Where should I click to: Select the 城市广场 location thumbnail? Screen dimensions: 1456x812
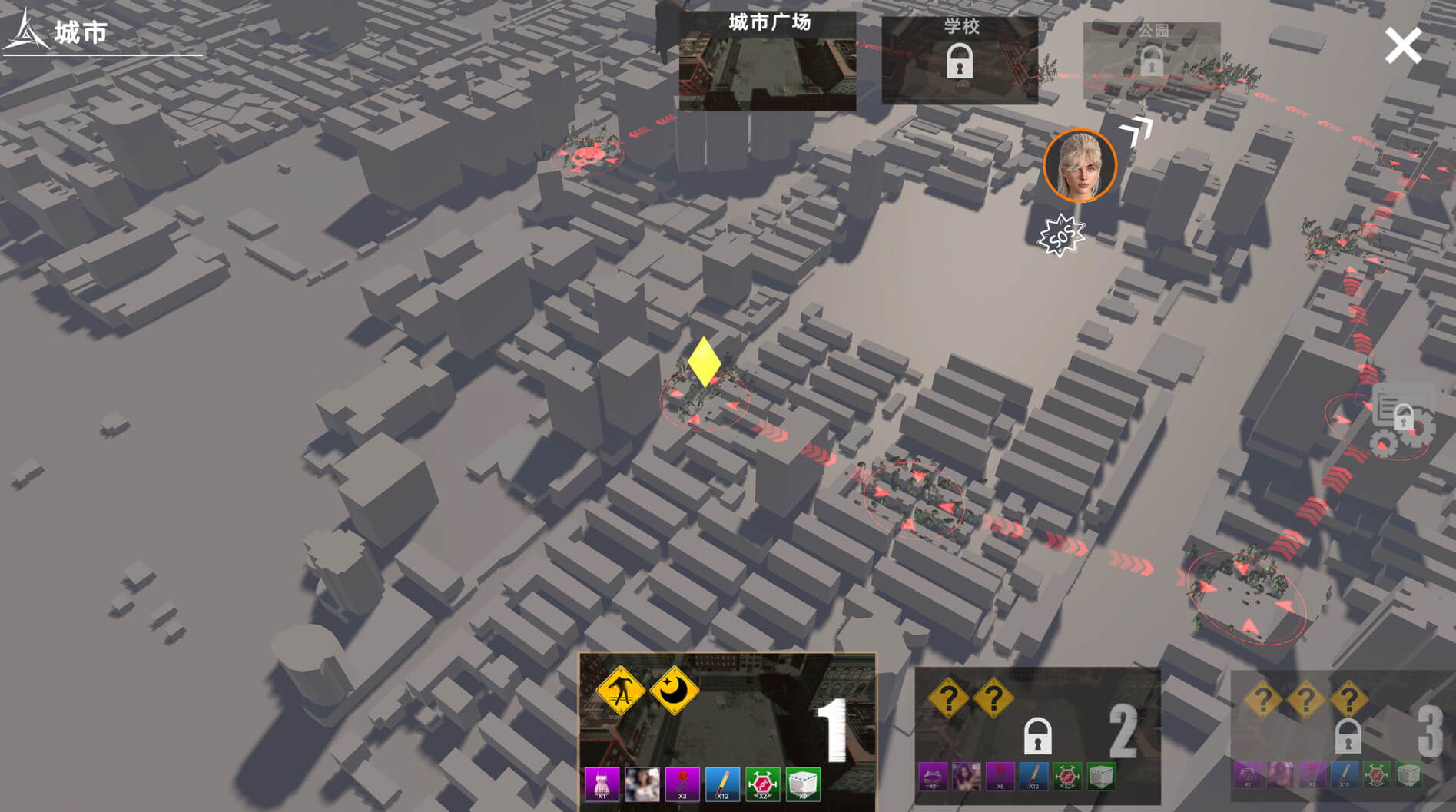767,61
